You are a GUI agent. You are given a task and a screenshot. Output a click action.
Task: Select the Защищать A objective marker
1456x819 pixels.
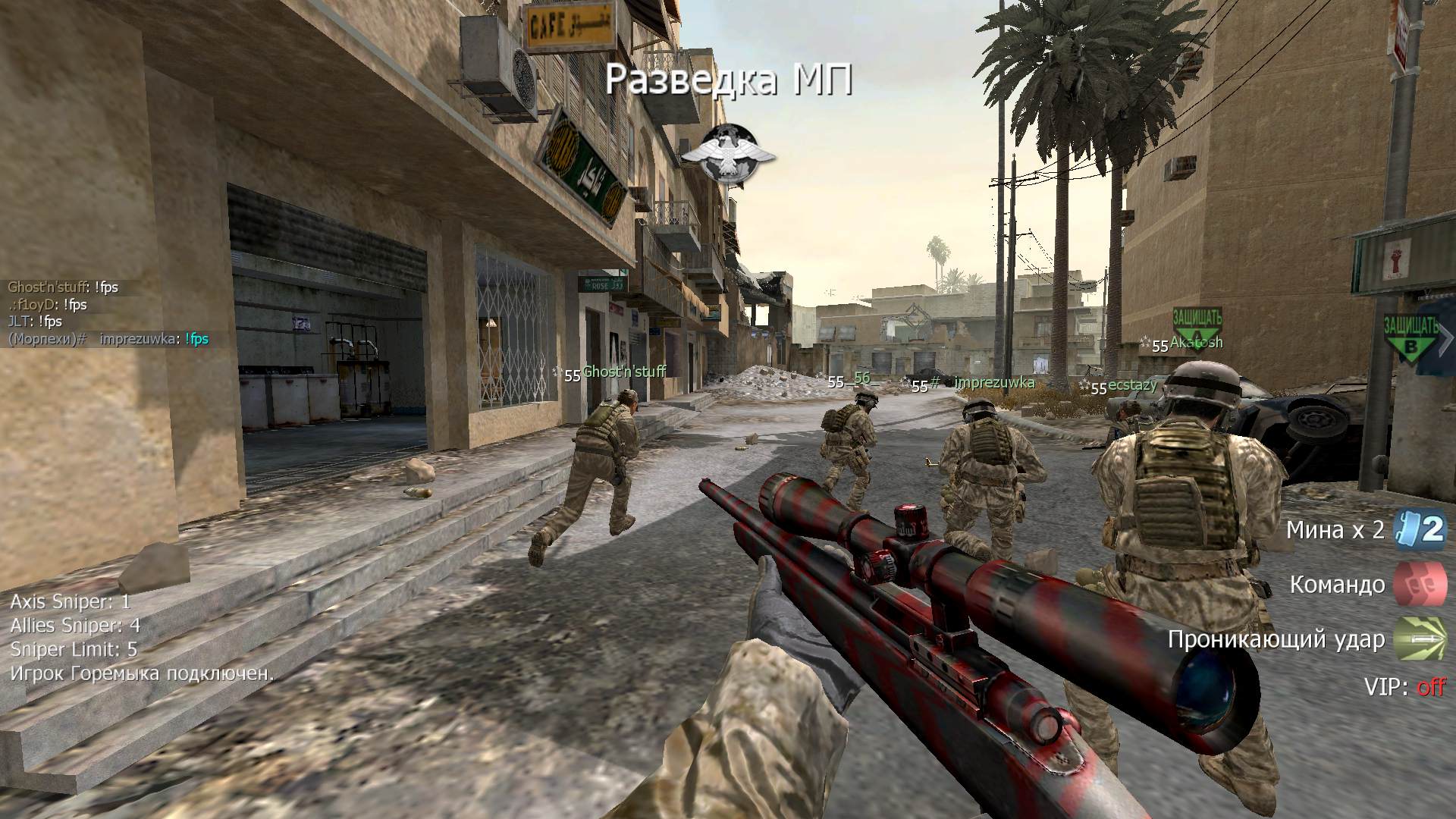1197,326
